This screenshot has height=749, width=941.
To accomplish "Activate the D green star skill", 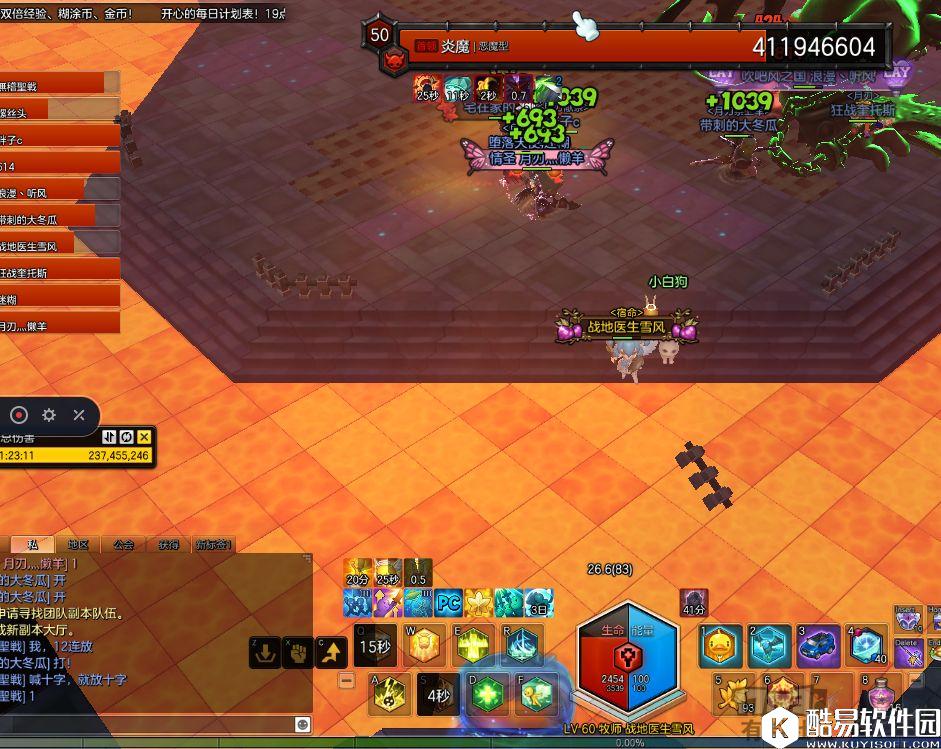I will (487, 693).
